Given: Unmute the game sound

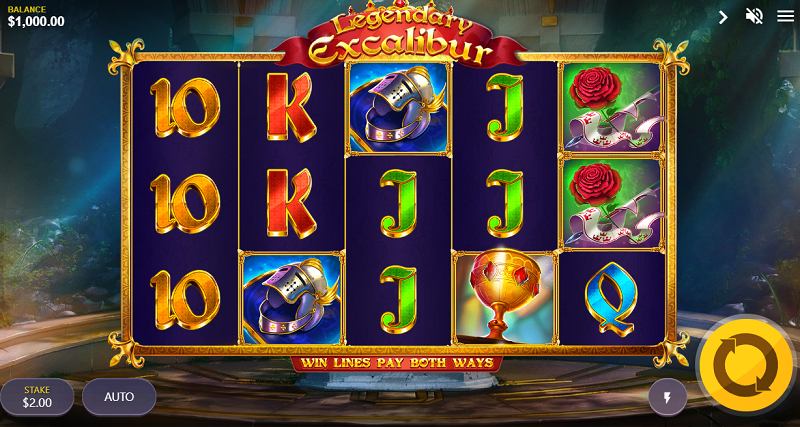Looking at the screenshot, I should [x=754, y=16].
